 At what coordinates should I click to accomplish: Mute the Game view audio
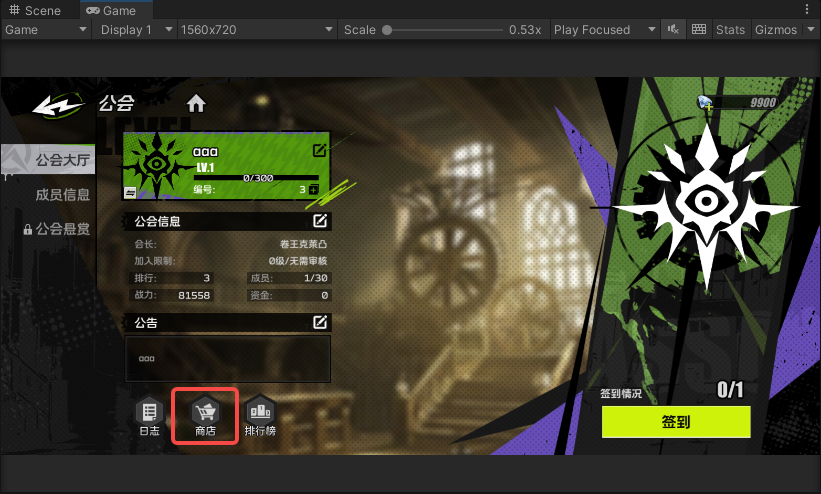point(674,30)
